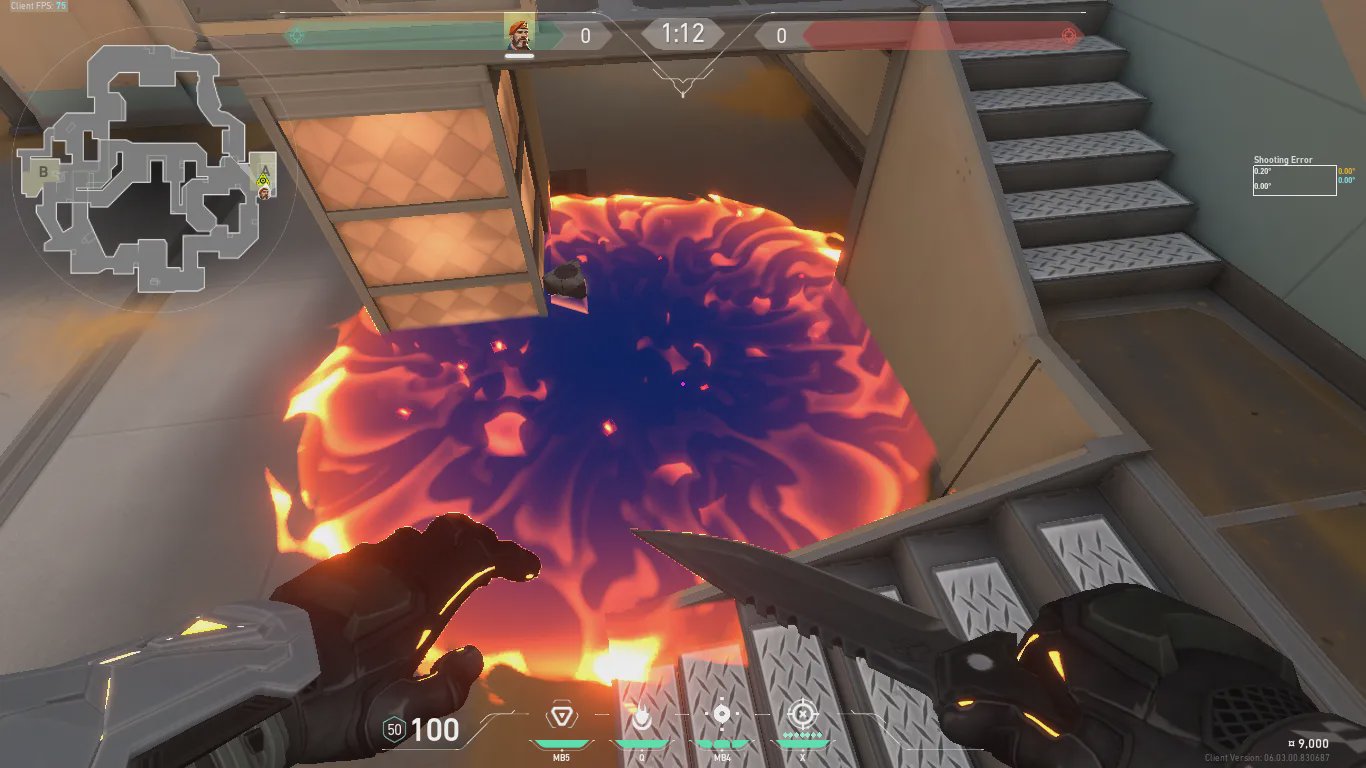This screenshot has height=768, width=1366.
Task: Click Brimstone's portrait in the top scoreboard
Action: pyautogui.click(x=518, y=34)
